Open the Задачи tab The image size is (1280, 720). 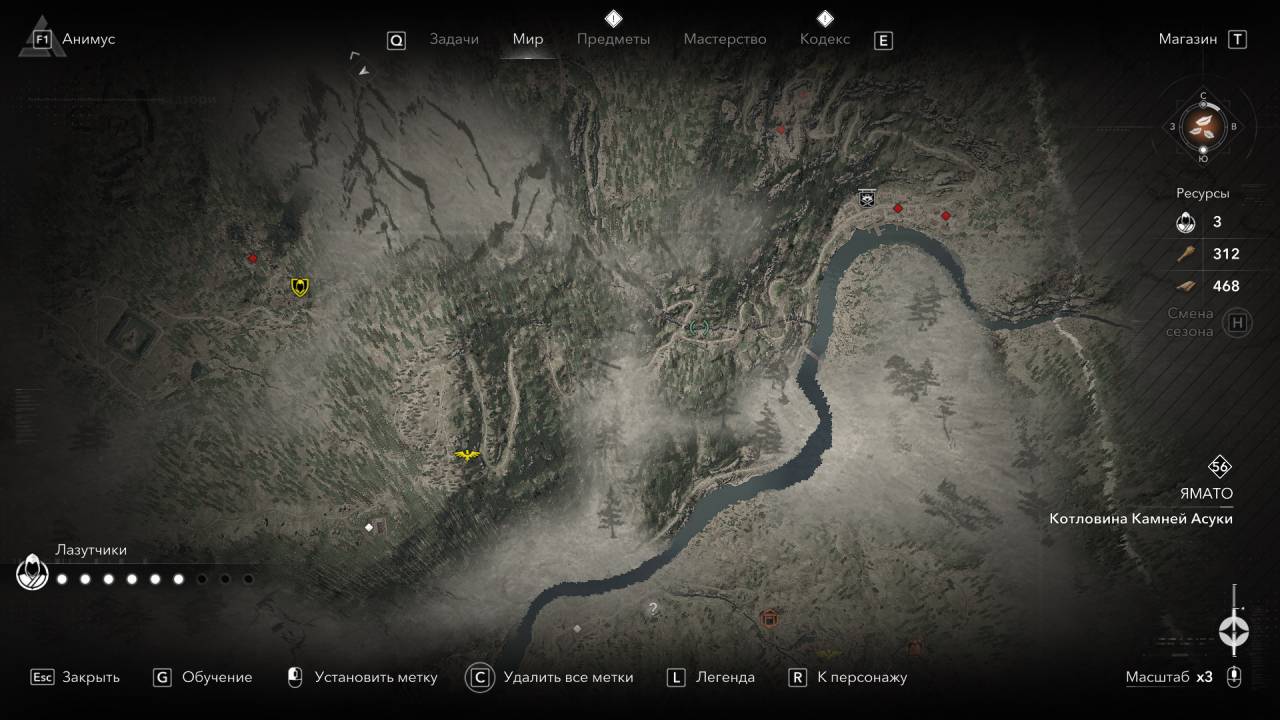pyautogui.click(x=454, y=39)
